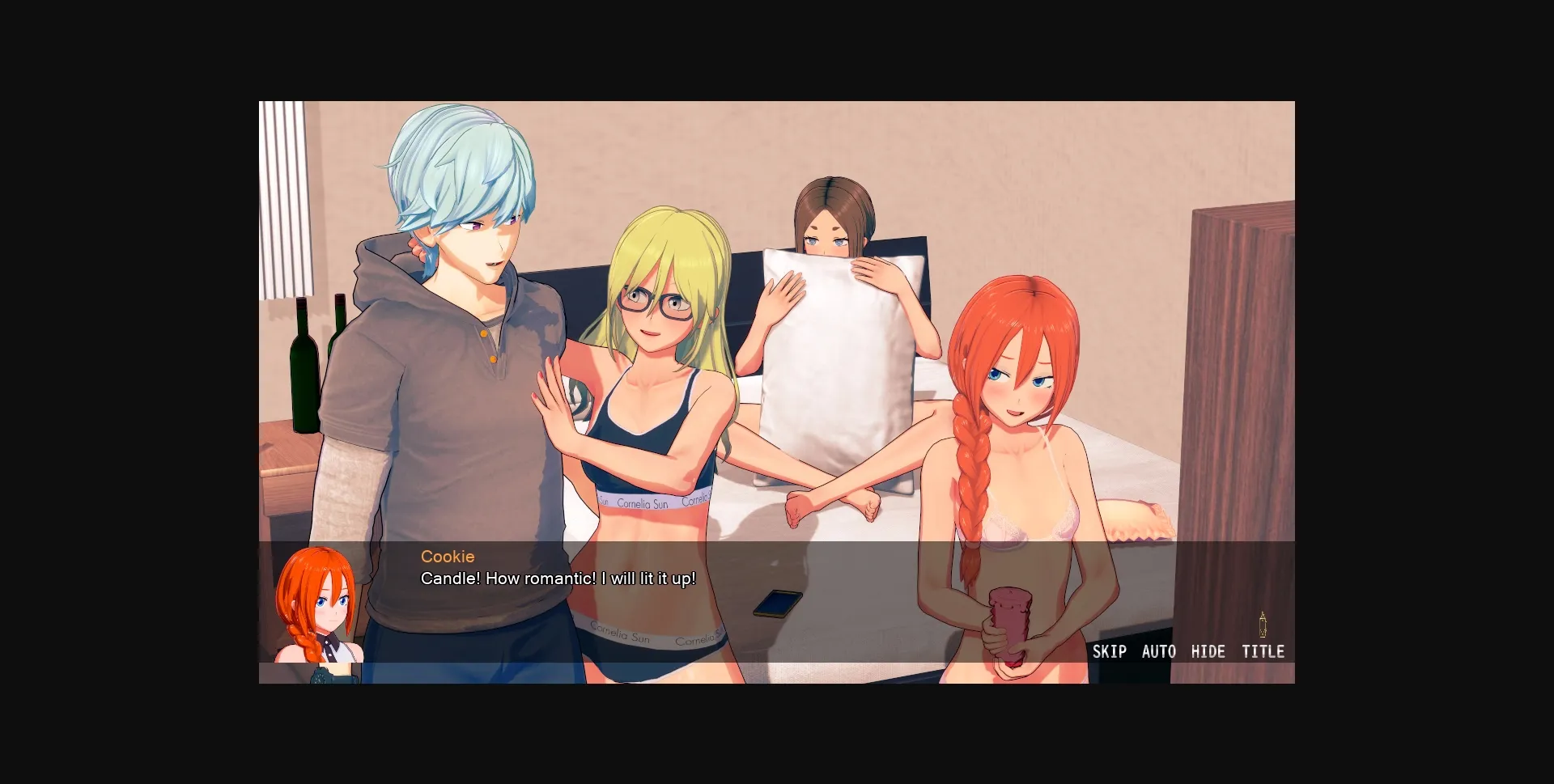The width and height of the screenshot is (1554, 784).
Task: Return to the TITLE screen
Action: pyautogui.click(x=1263, y=651)
